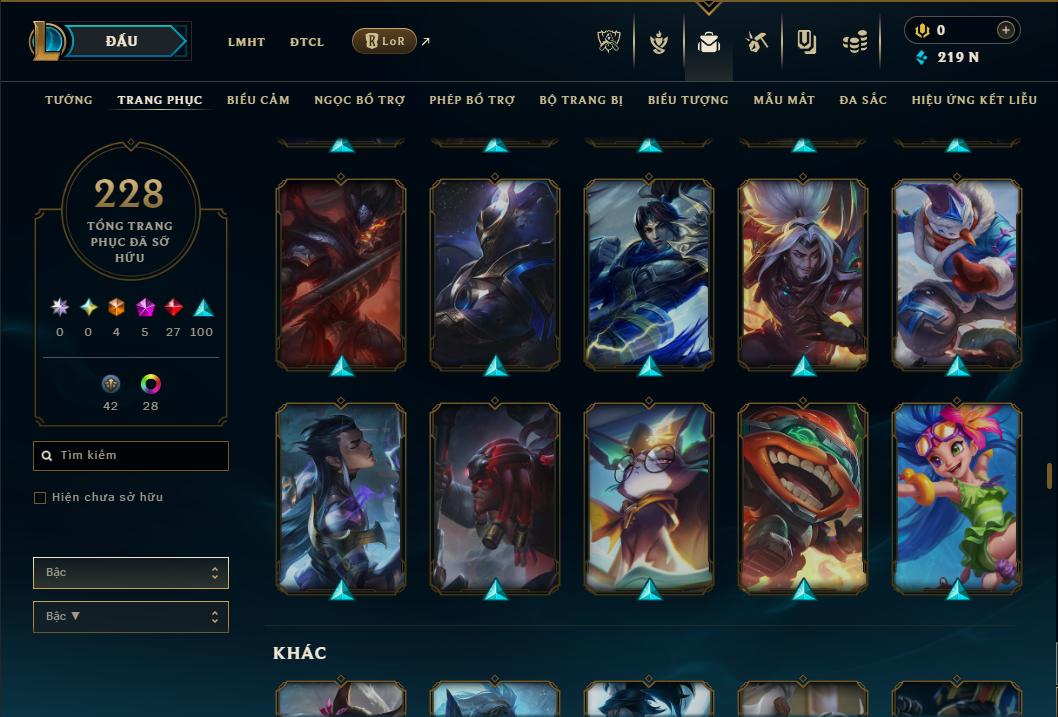
Task: Open the BIỂU CẢM tab
Action: [258, 100]
